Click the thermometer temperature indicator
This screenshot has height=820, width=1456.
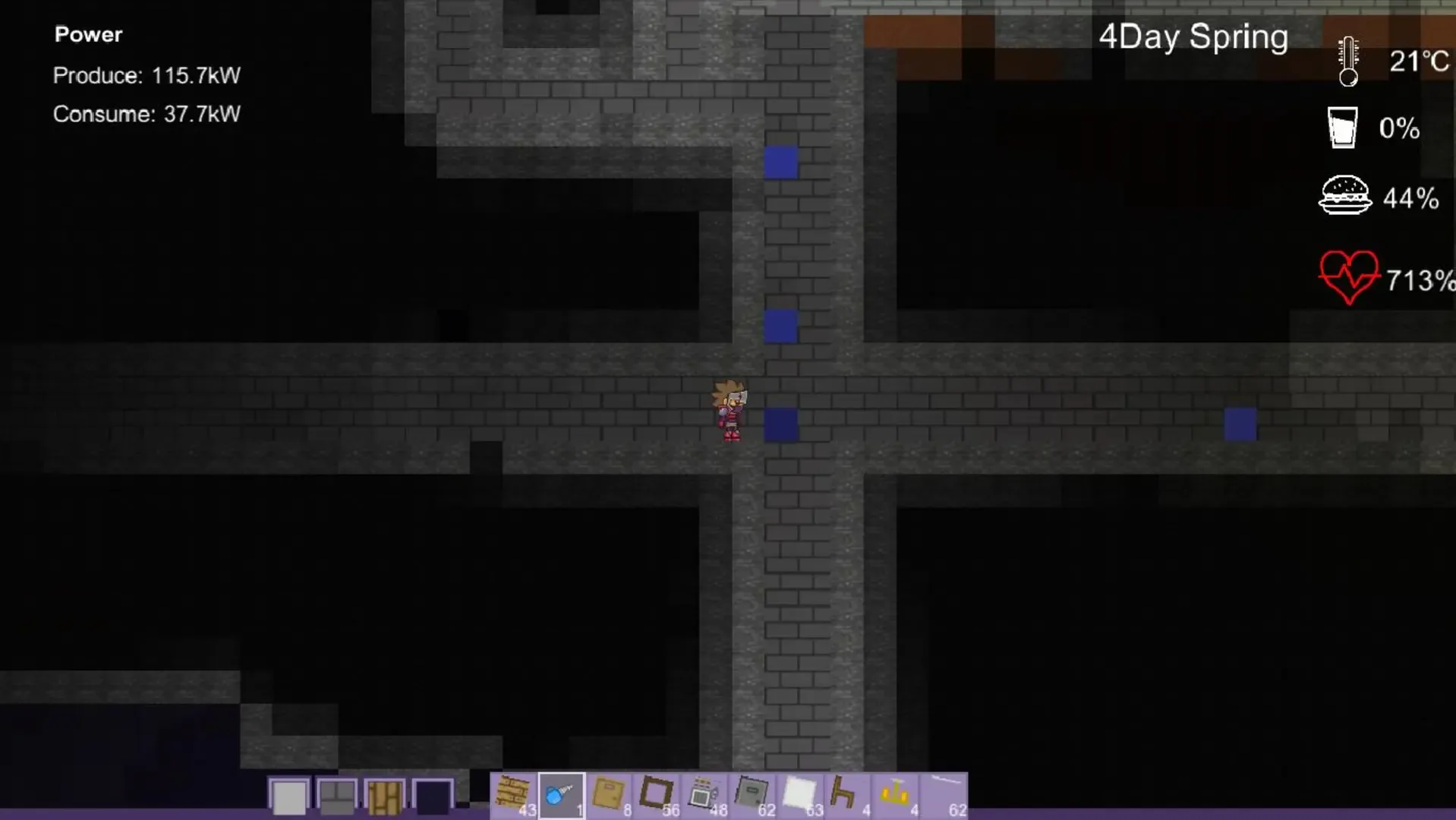1347,61
